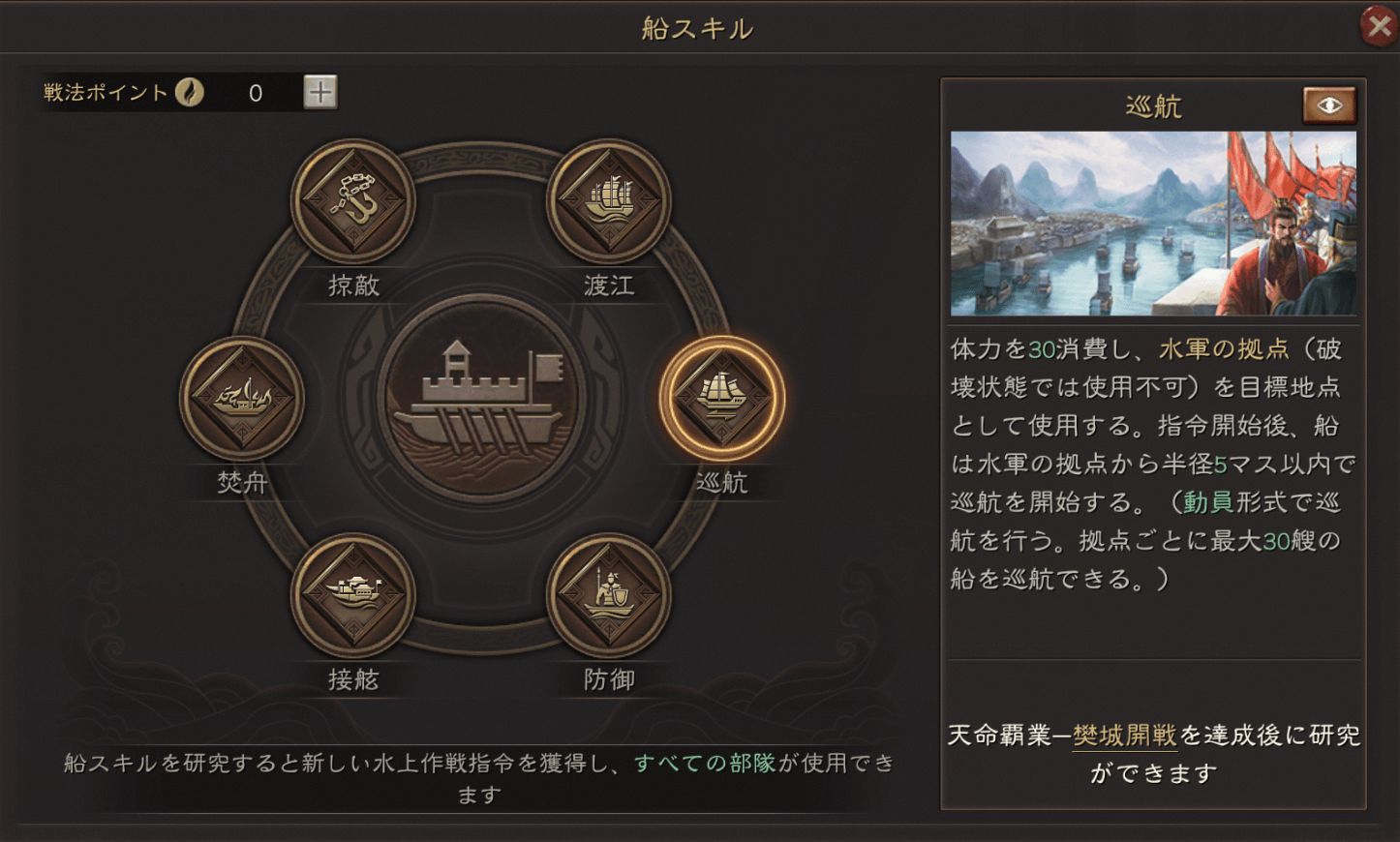The width and height of the screenshot is (1400, 842).
Task: Select the 接舷 ship skill icon
Action: pos(353,593)
